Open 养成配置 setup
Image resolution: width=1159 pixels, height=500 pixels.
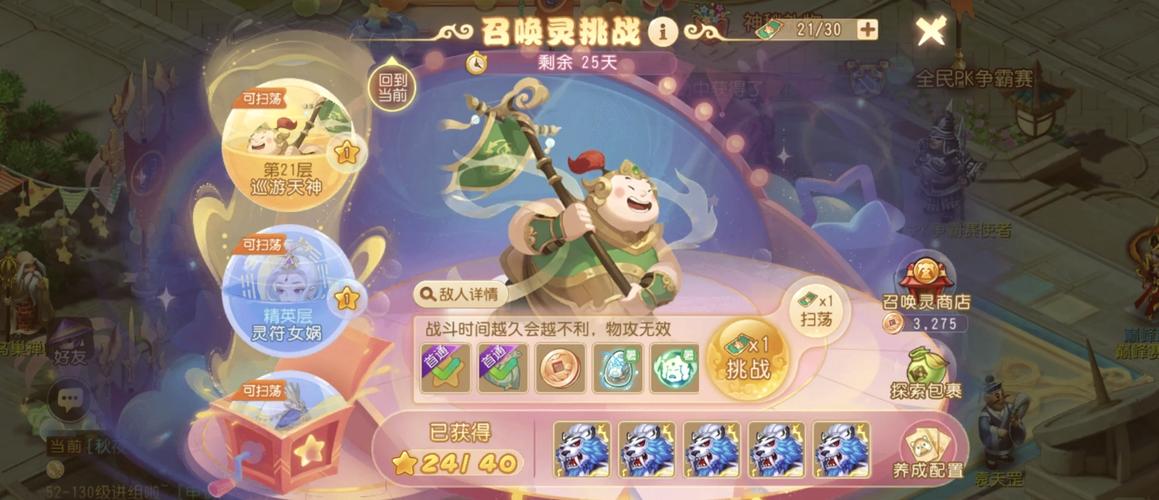[x=930, y=452]
